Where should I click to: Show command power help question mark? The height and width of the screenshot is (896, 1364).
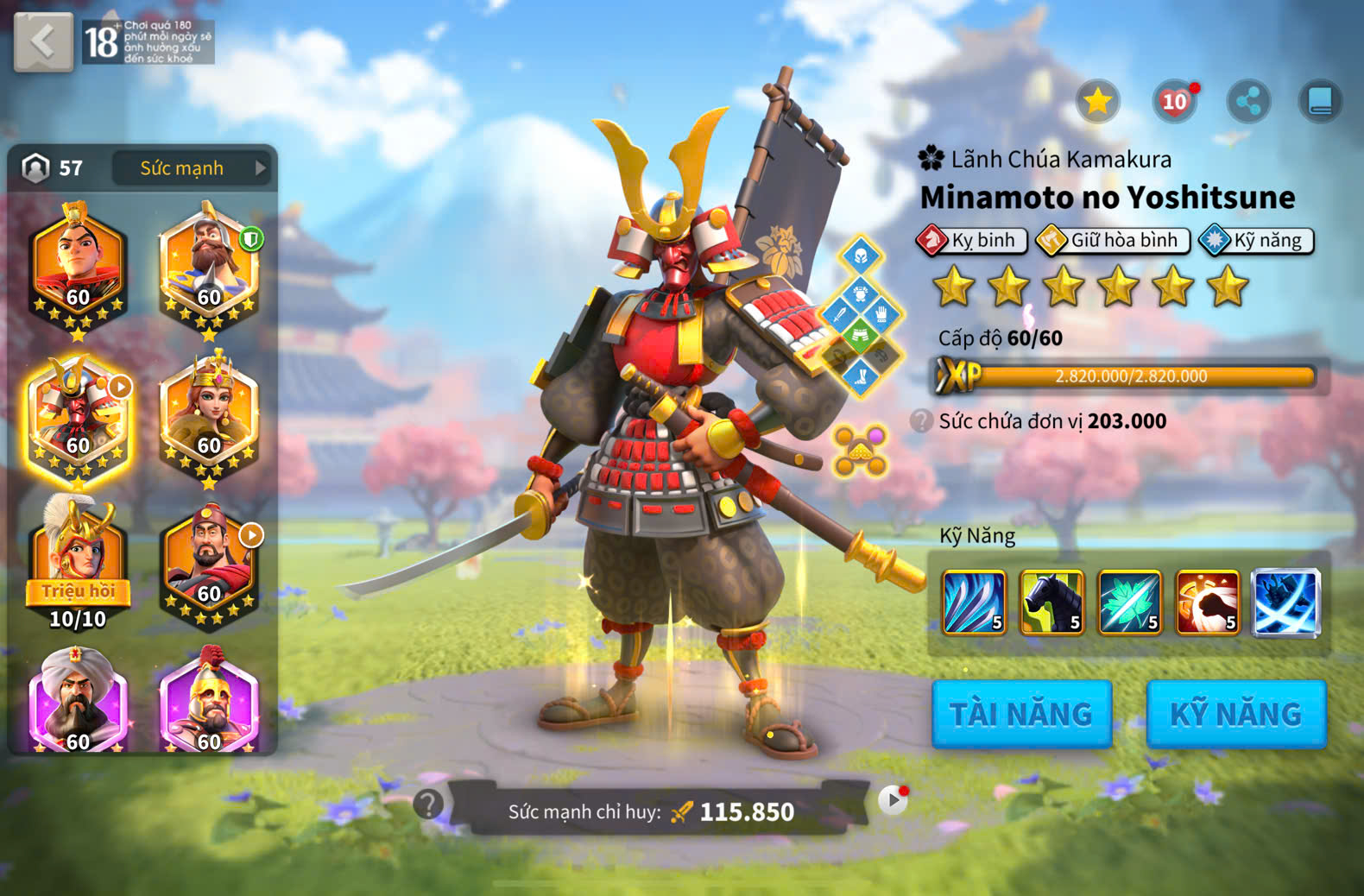coord(427,804)
